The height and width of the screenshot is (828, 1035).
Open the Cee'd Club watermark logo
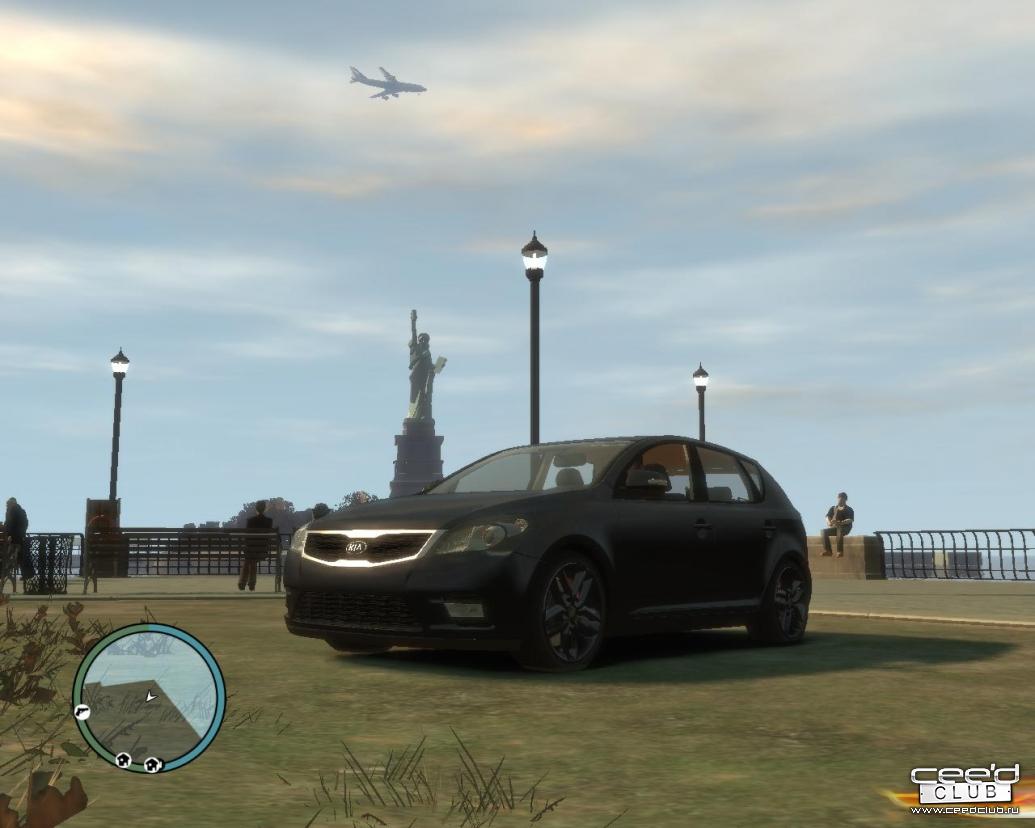tap(964, 787)
